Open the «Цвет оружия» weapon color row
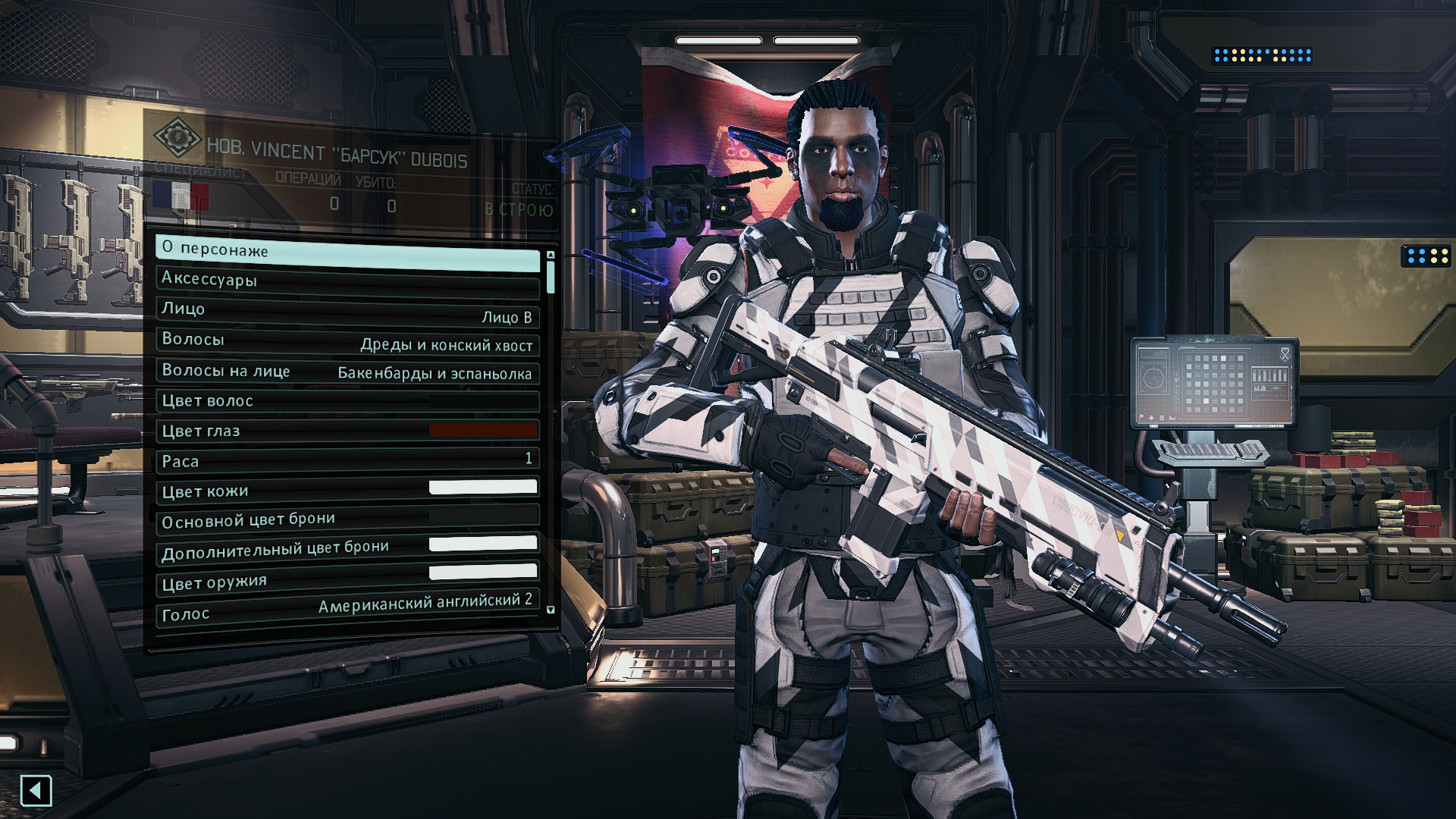This screenshot has width=1456, height=819. pyautogui.click(x=347, y=579)
